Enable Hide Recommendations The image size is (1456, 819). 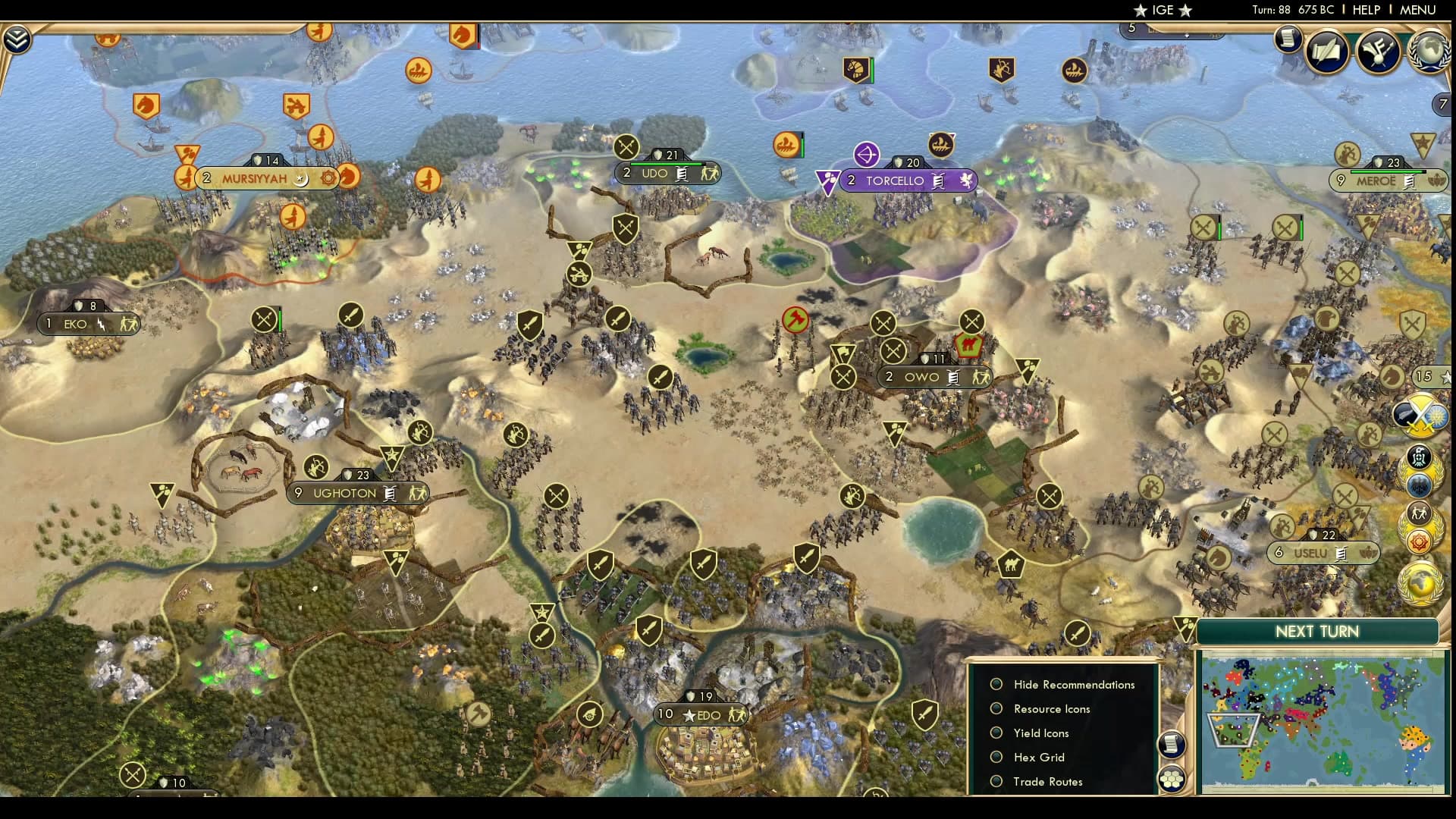996,684
